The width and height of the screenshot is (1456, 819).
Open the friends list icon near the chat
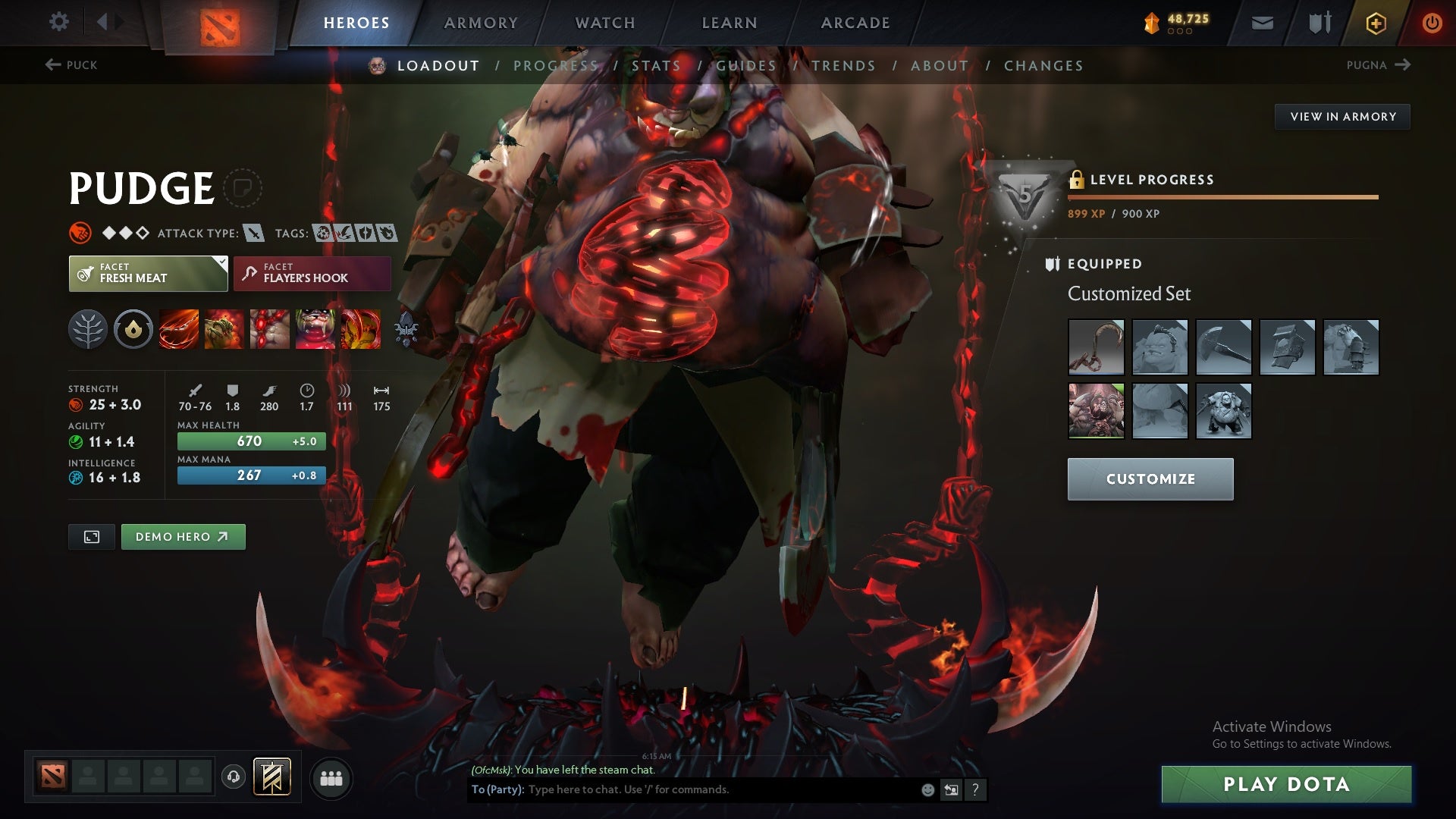pos(331,777)
